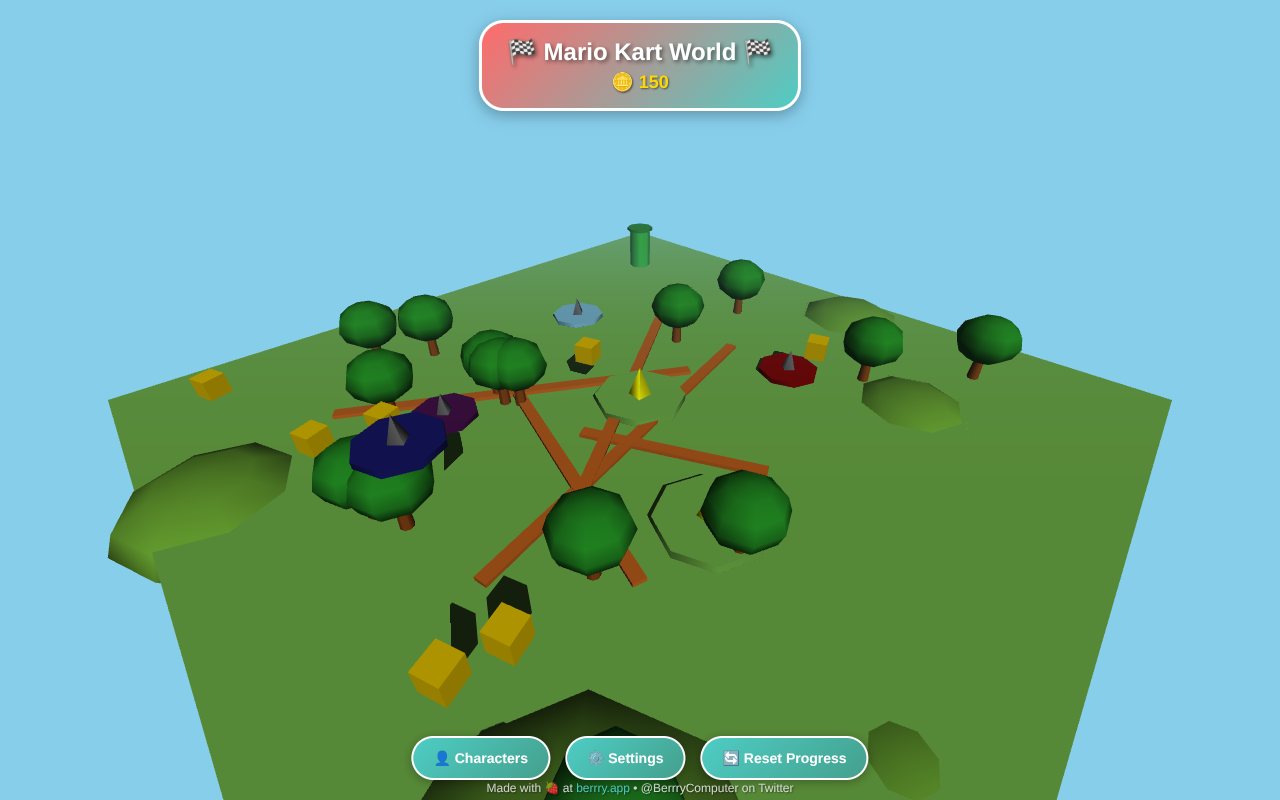Click the golden pyramid in the map center
The width and height of the screenshot is (1280, 800).
tap(641, 384)
